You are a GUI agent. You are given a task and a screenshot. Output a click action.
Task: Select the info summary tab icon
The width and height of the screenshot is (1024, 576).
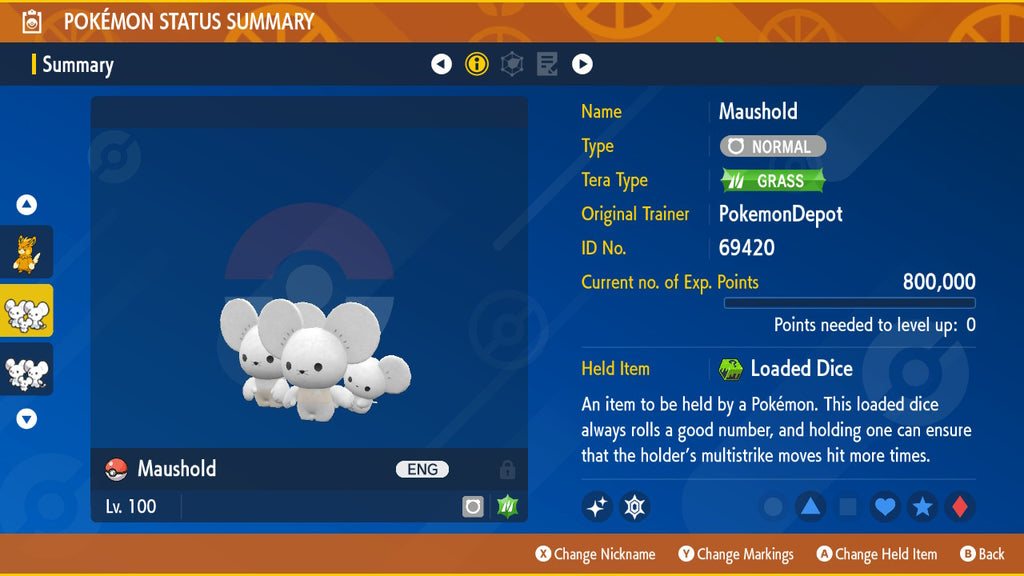pyautogui.click(x=477, y=65)
